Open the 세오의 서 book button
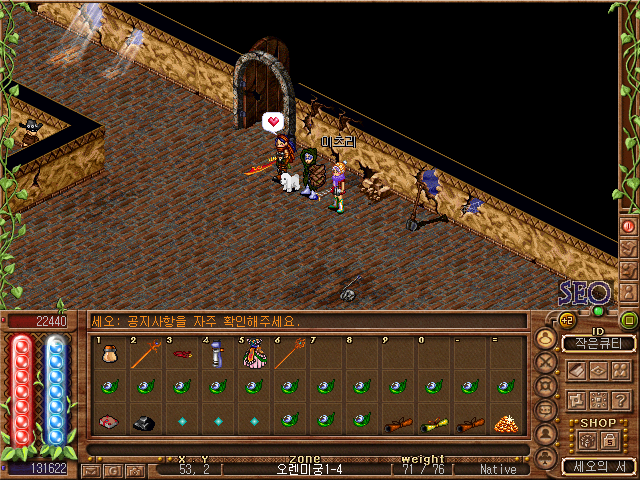The width and height of the screenshot is (640, 480). [x=598, y=466]
